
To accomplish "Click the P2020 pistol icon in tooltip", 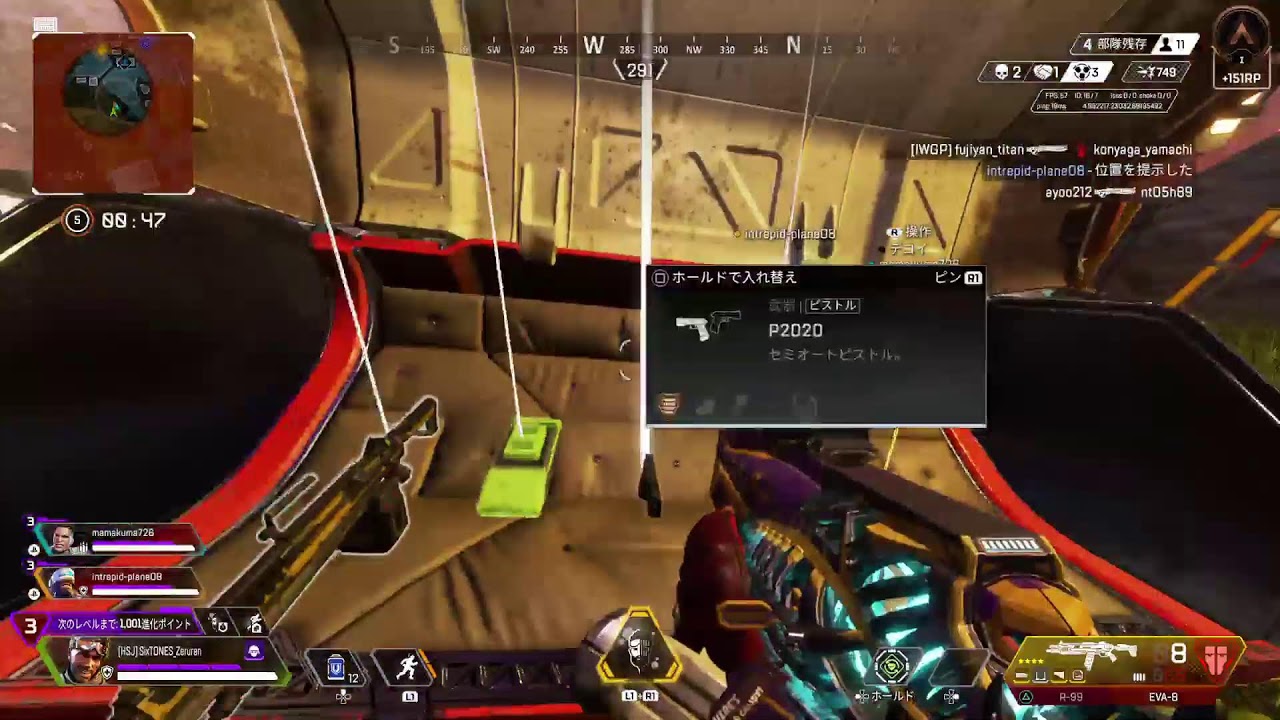I will pos(708,325).
